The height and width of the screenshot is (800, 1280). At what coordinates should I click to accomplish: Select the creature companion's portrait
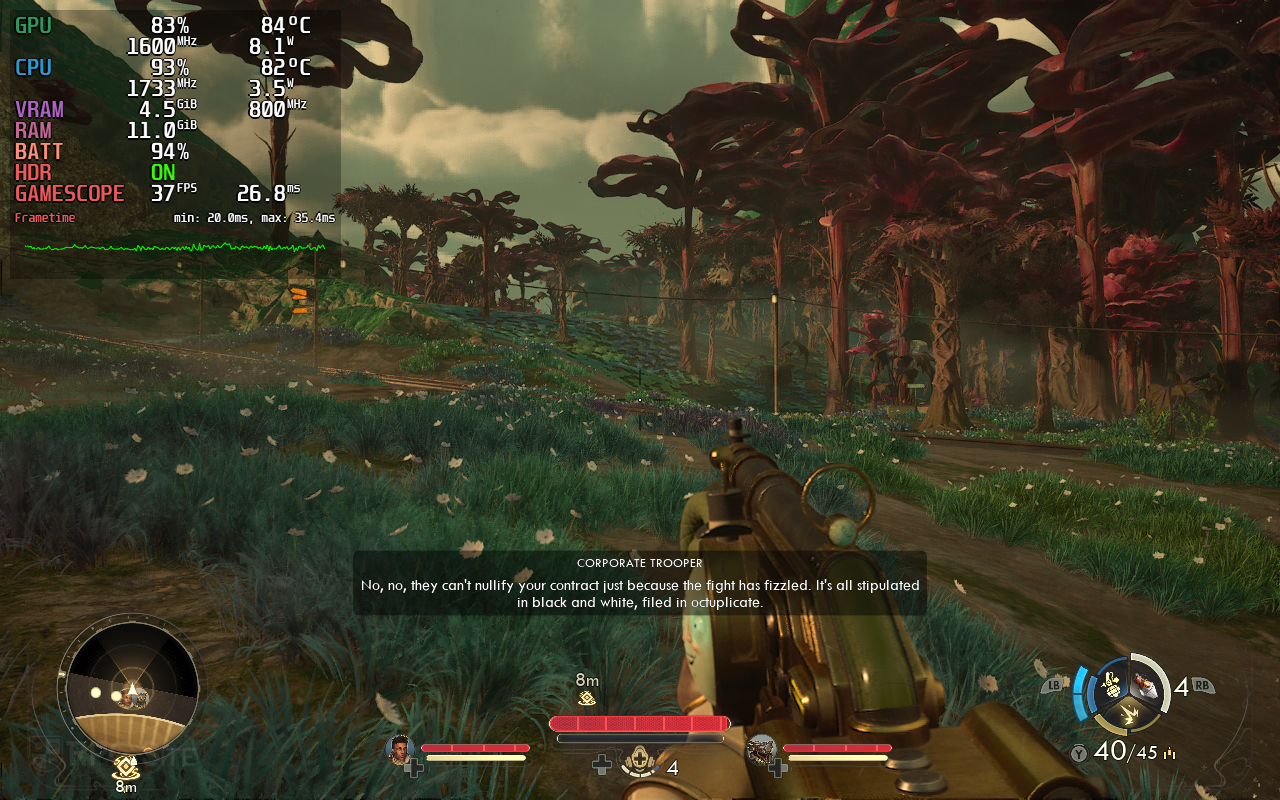(762, 749)
